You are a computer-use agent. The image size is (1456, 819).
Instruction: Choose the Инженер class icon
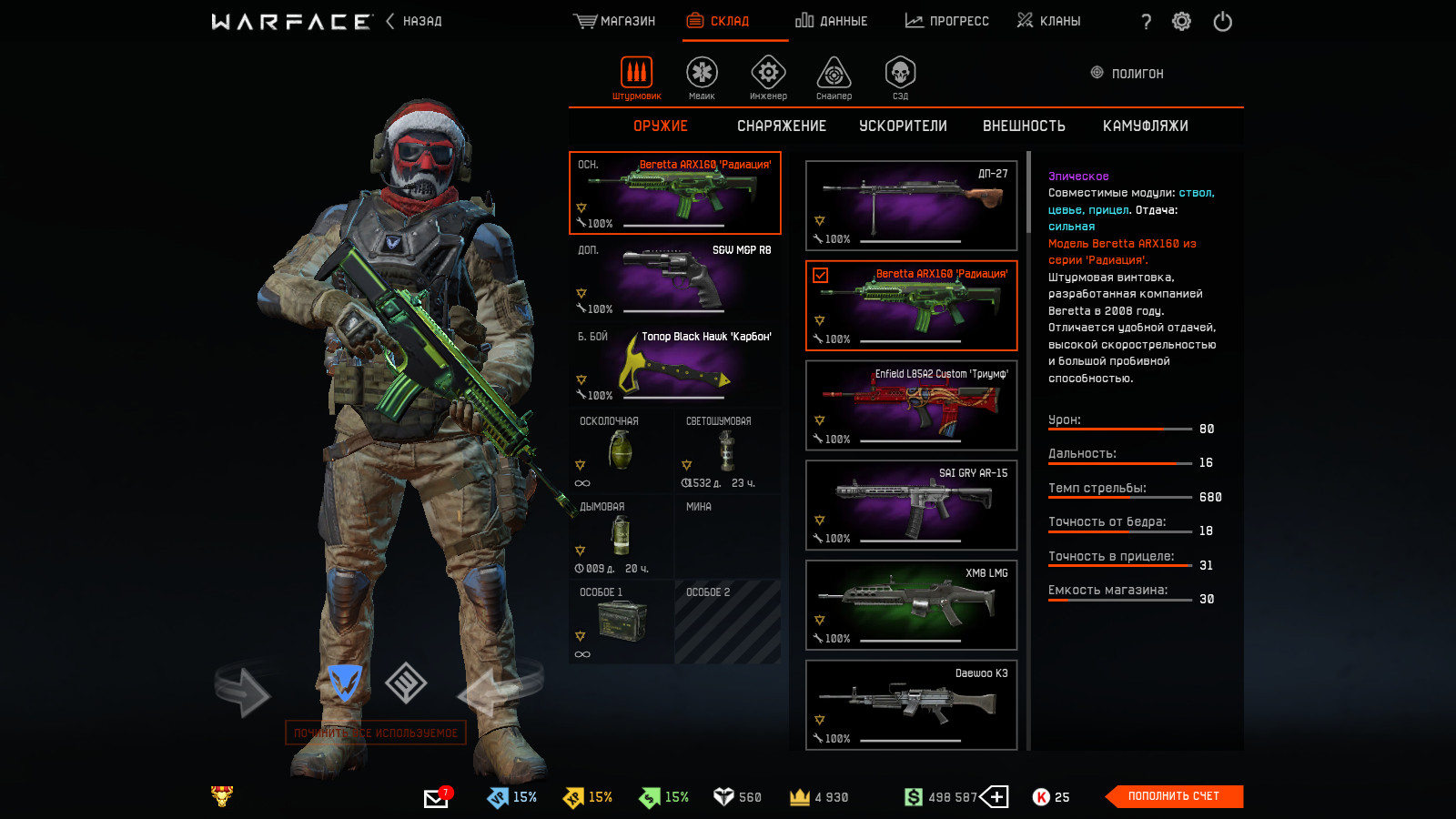click(768, 76)
